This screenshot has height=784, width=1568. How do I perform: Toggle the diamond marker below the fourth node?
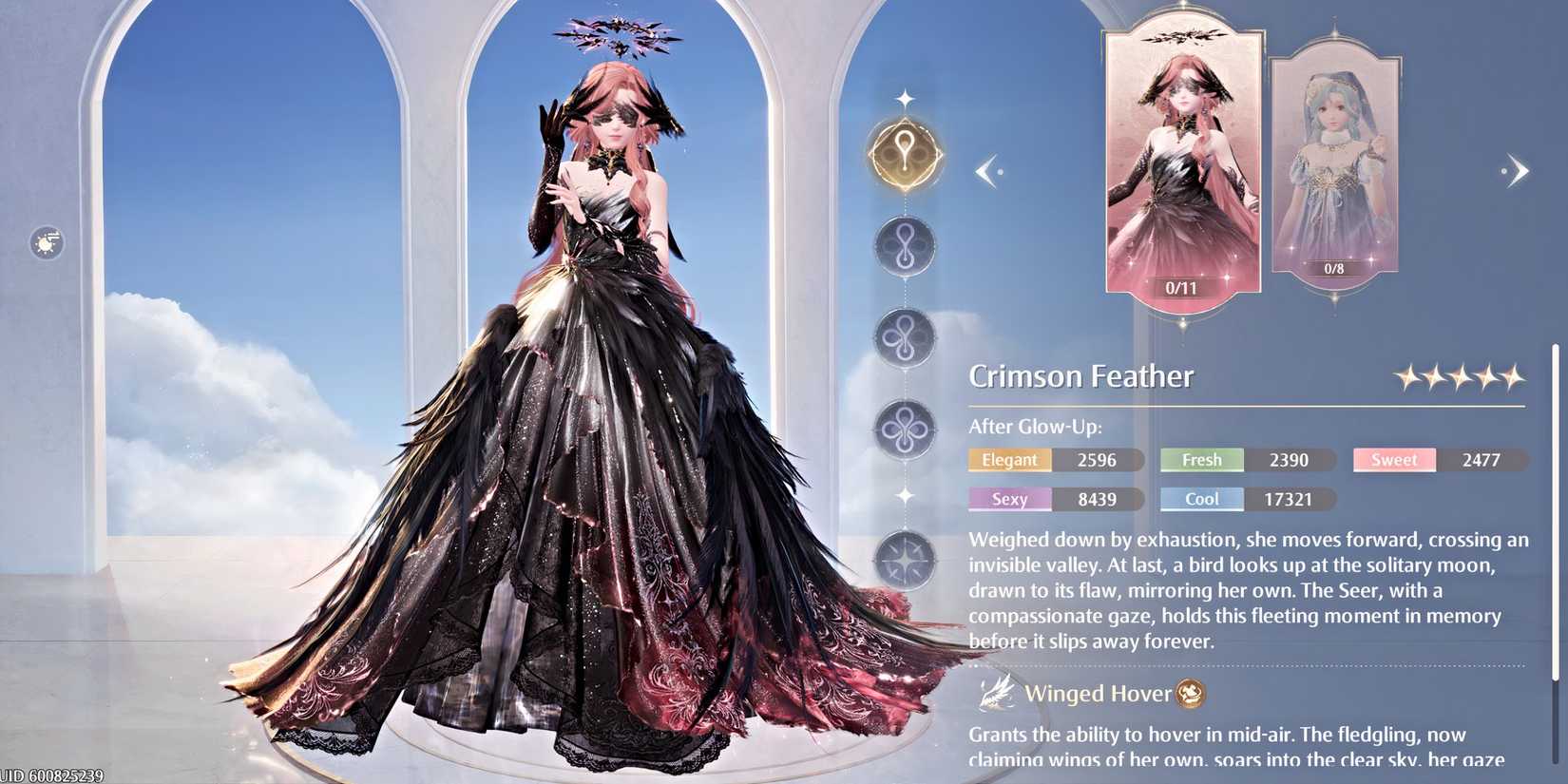coord(905,497)
